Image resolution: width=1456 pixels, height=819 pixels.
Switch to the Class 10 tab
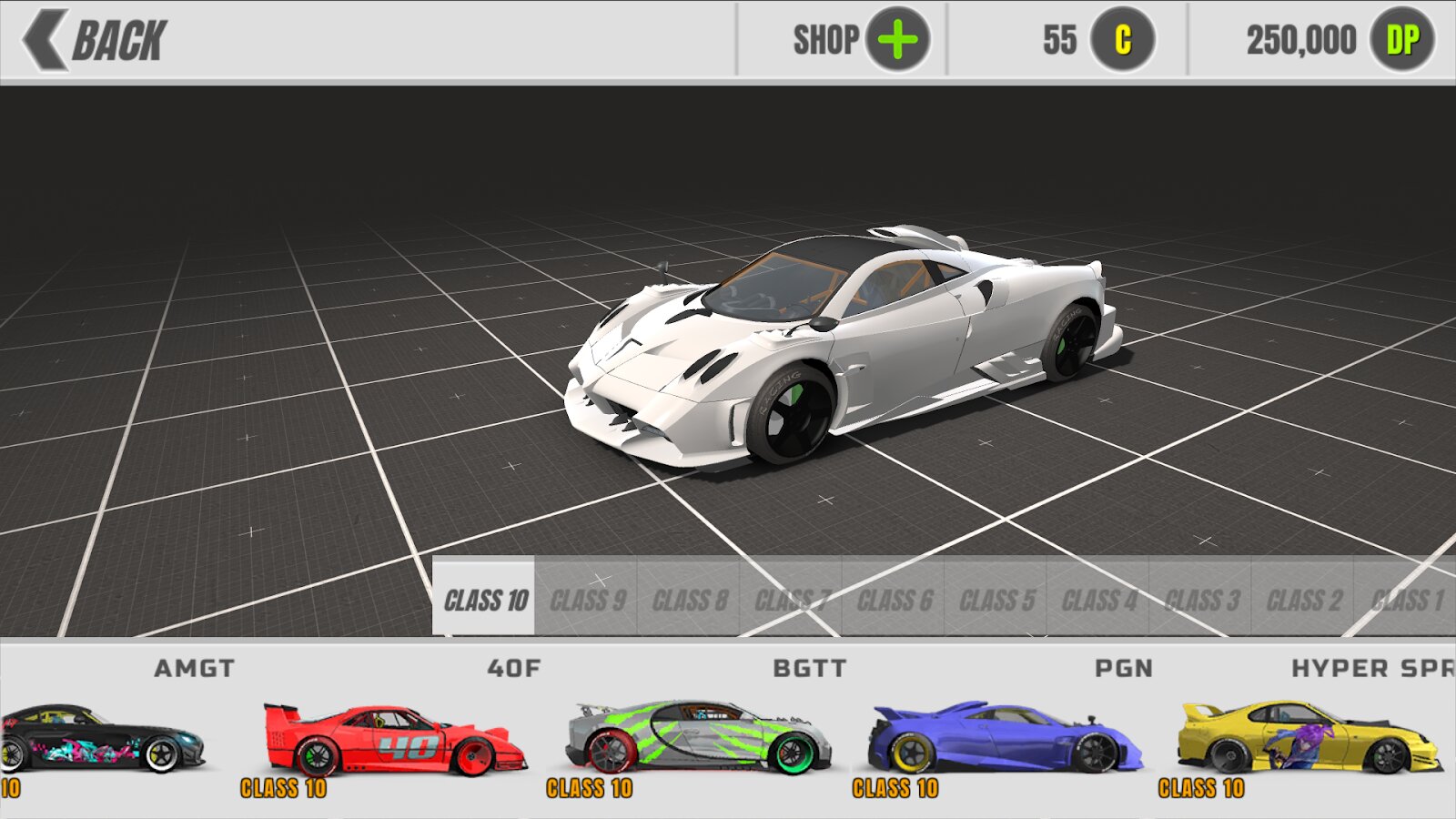click(484, 600)
